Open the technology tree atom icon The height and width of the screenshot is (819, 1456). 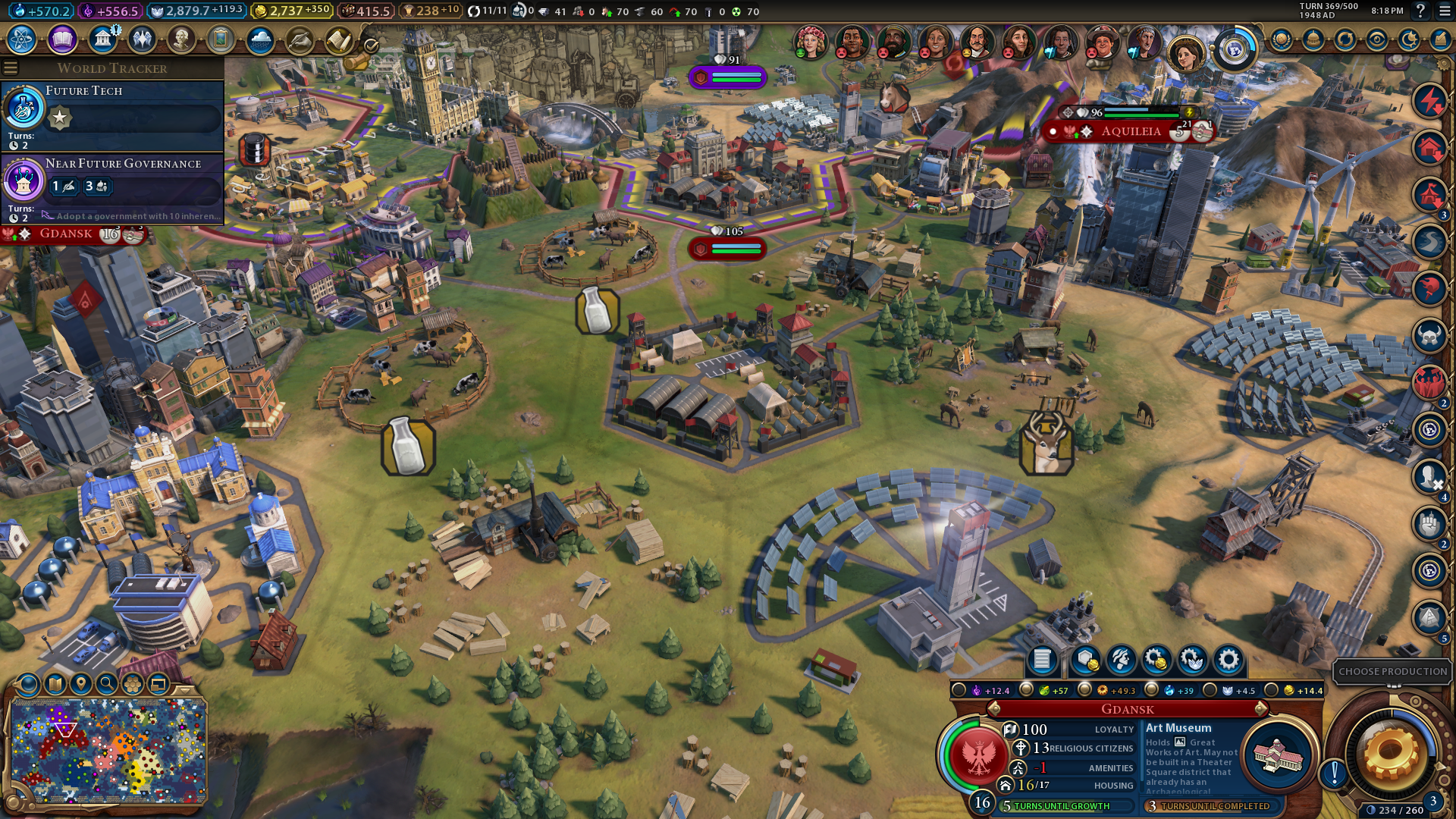22,39
